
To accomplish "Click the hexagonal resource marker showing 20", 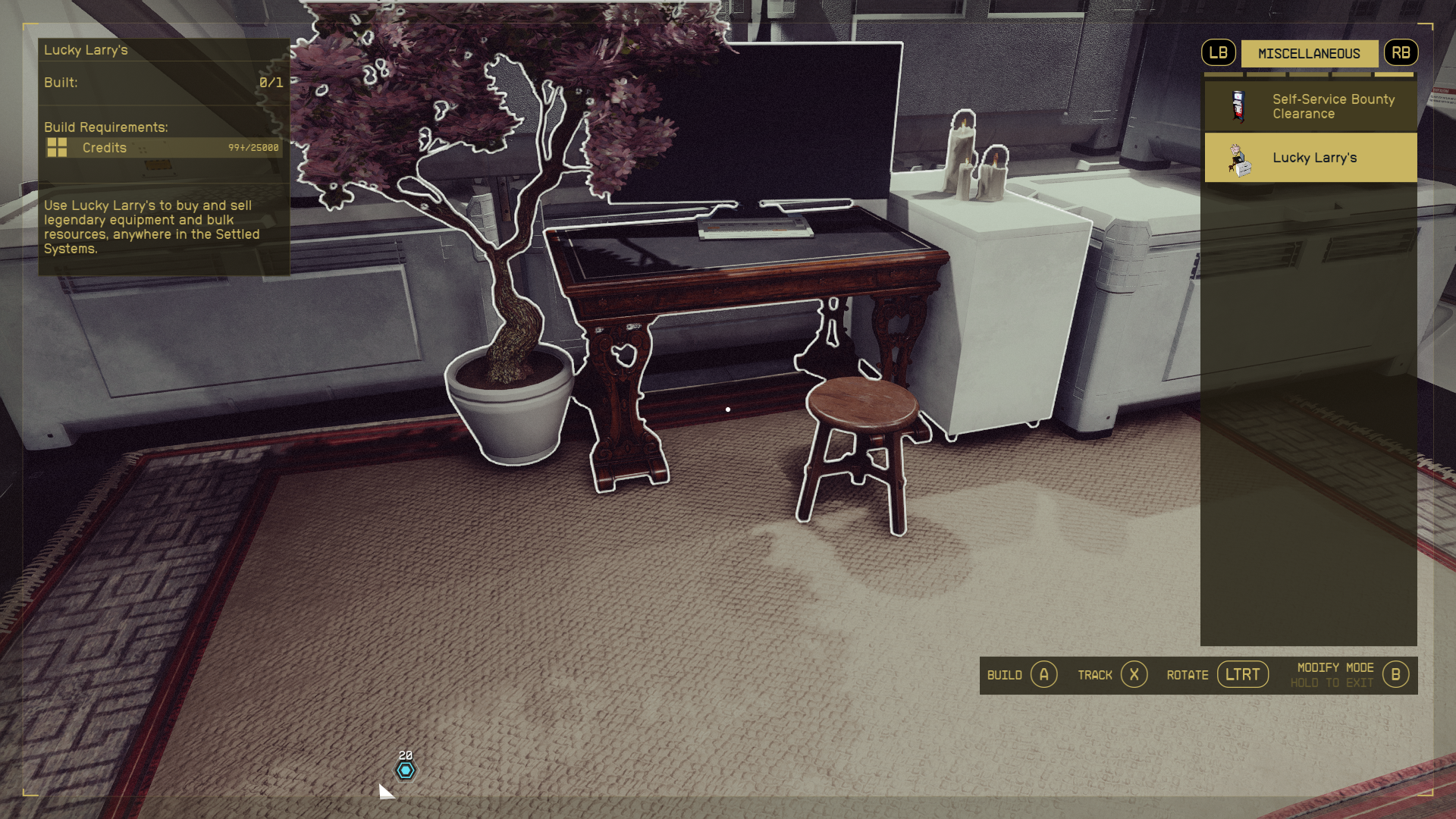I will [x=405, y=770].
